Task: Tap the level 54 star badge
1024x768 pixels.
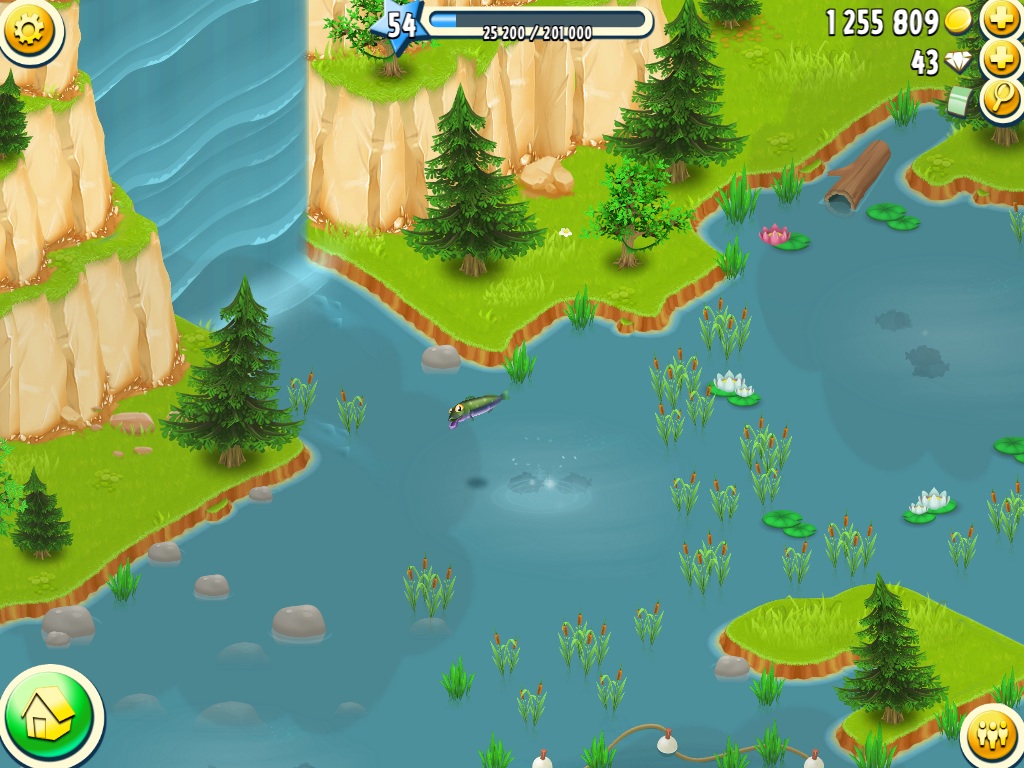Action: 400,24
